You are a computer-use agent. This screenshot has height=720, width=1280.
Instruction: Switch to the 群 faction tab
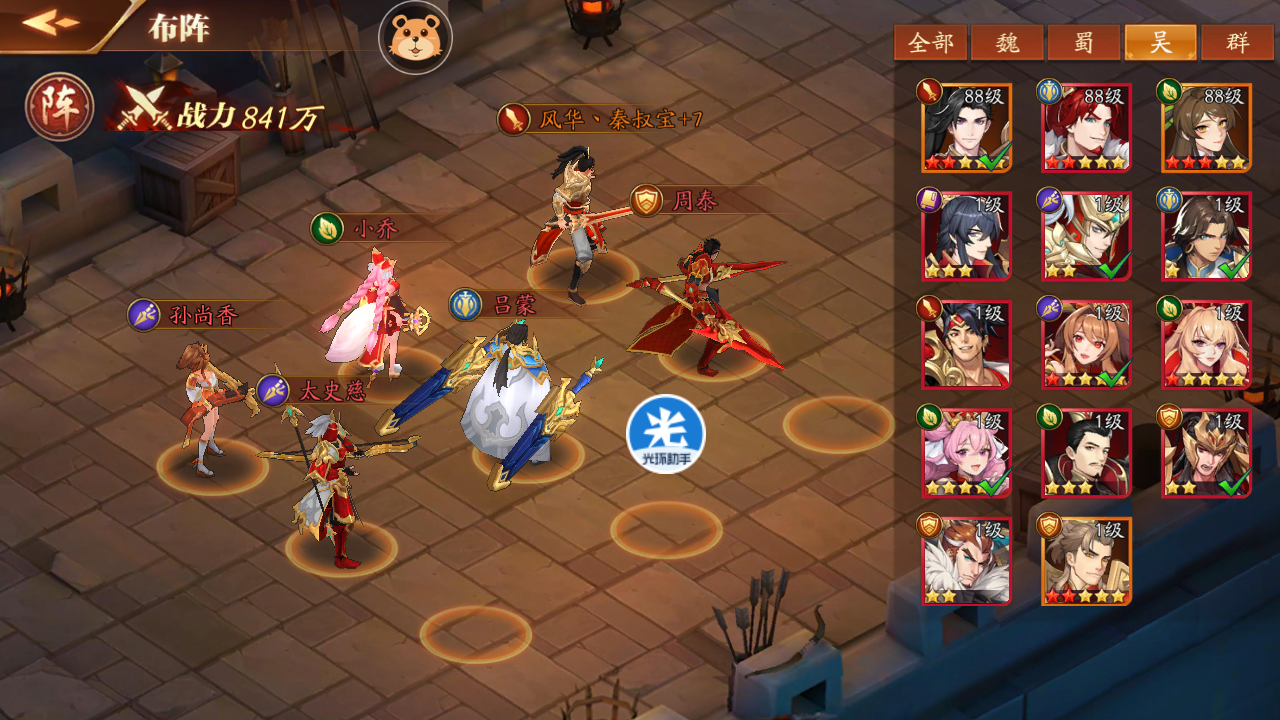coord(1238,43)
